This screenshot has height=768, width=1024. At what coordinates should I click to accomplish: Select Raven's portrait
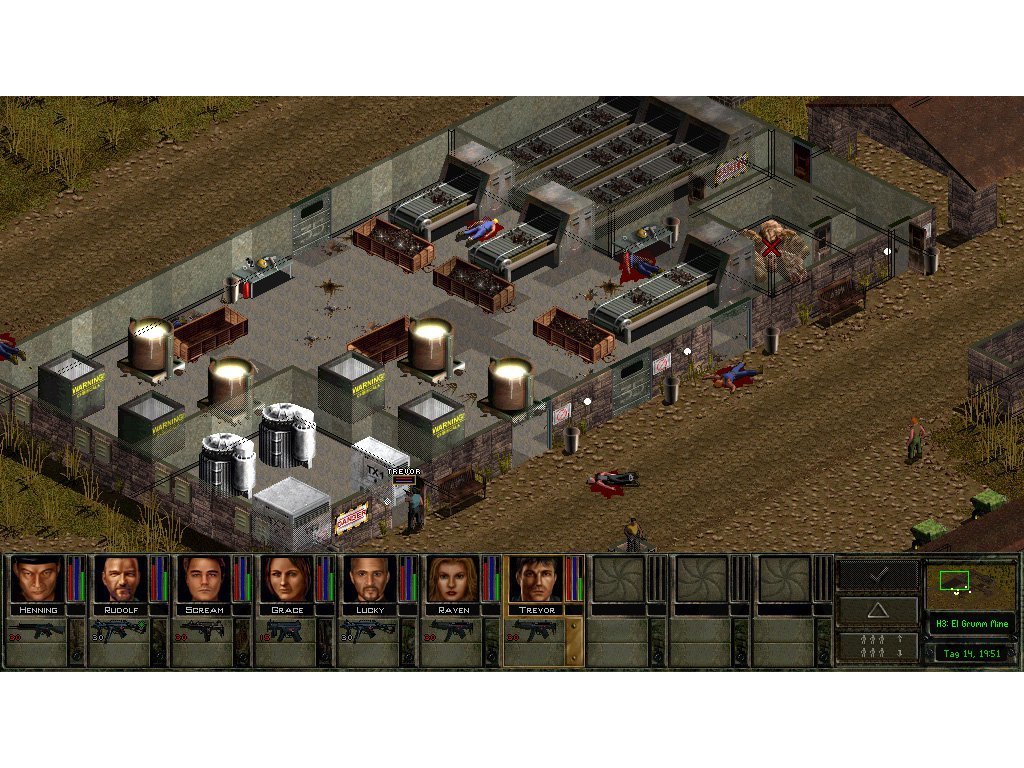(452, 579)
